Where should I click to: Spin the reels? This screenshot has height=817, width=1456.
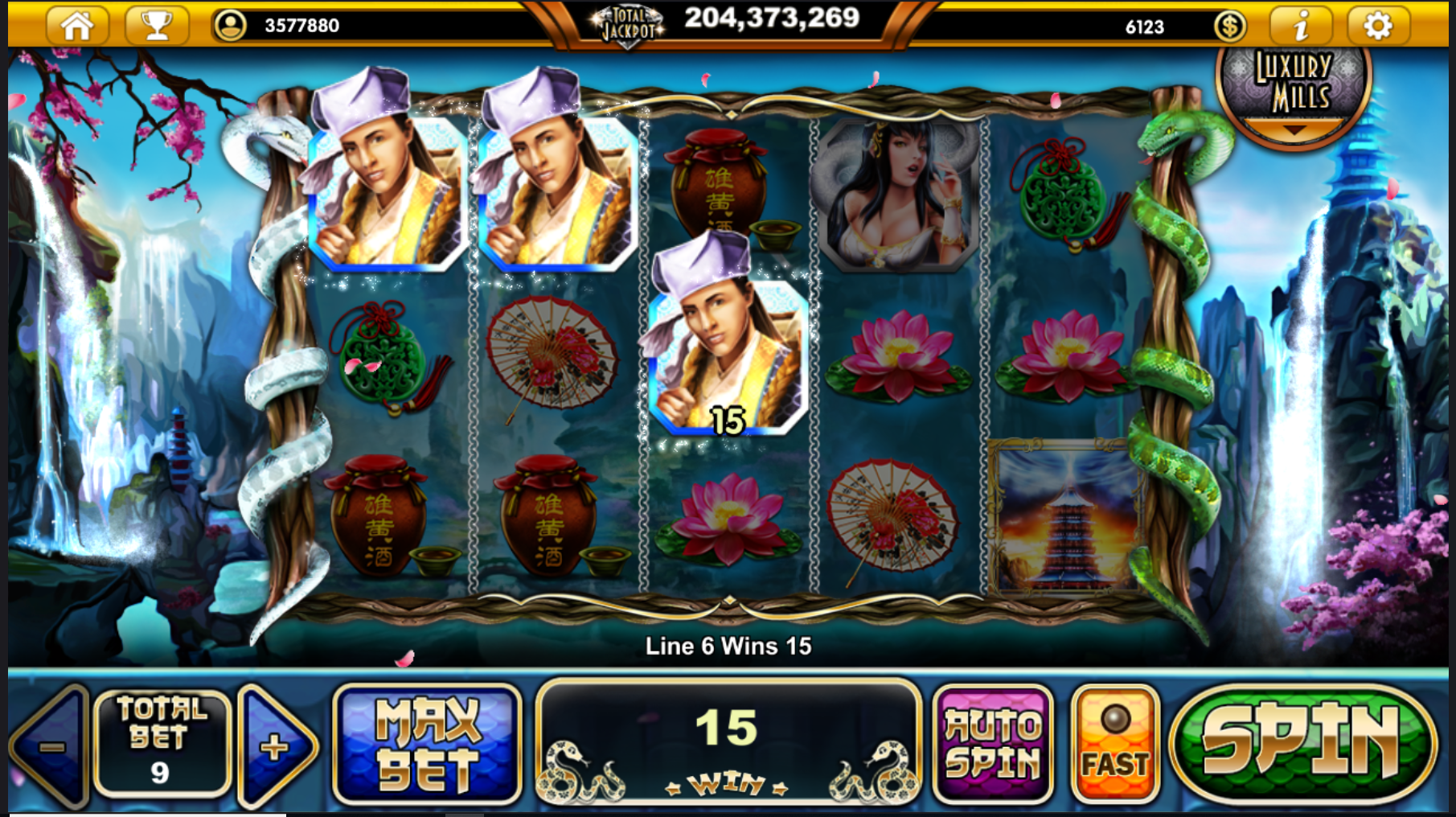coord(1303,744)
